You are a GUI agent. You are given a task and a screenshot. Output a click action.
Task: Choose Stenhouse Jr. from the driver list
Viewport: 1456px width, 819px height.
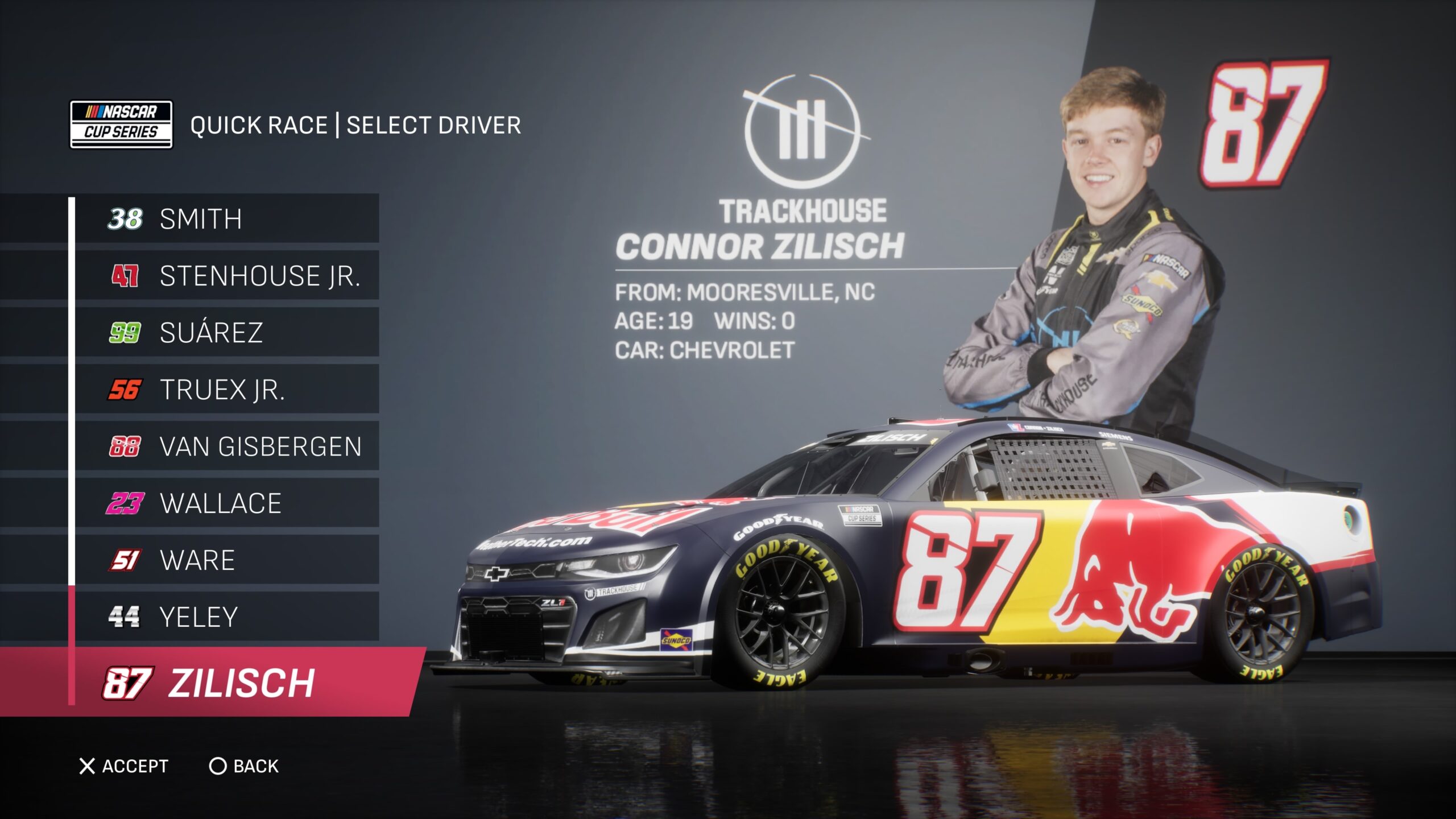[x=227, y=276]
